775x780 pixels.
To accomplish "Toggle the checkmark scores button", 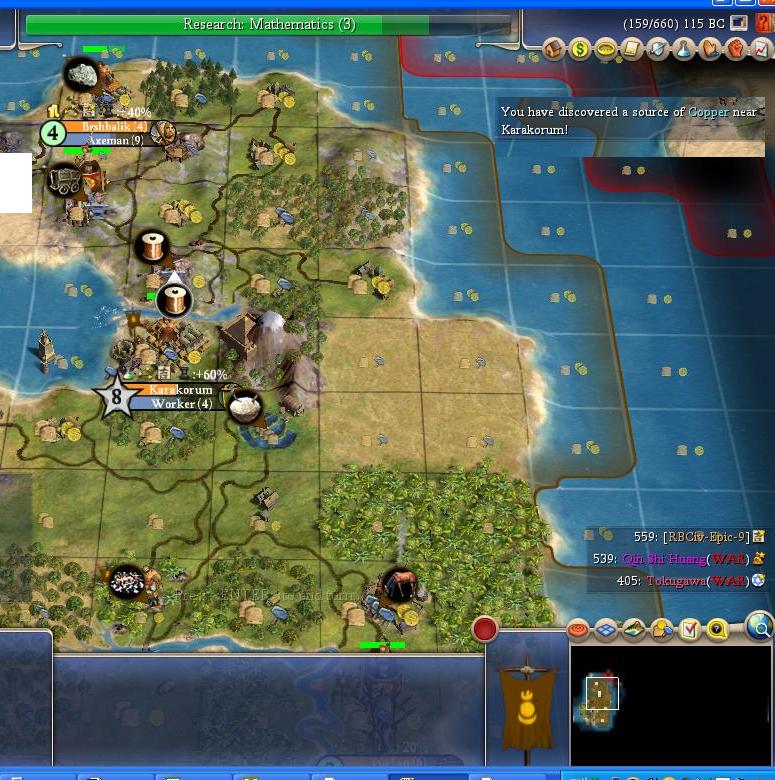I will [x=690, y=629].
